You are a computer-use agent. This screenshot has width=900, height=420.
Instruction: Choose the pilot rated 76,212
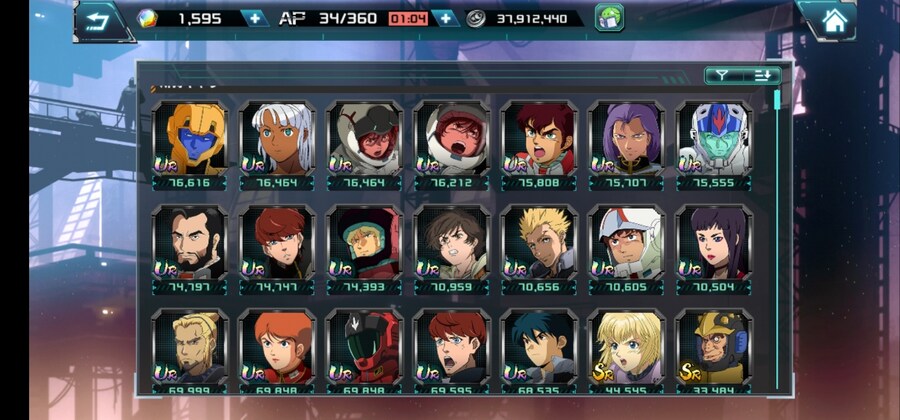[x=452, y=144]
